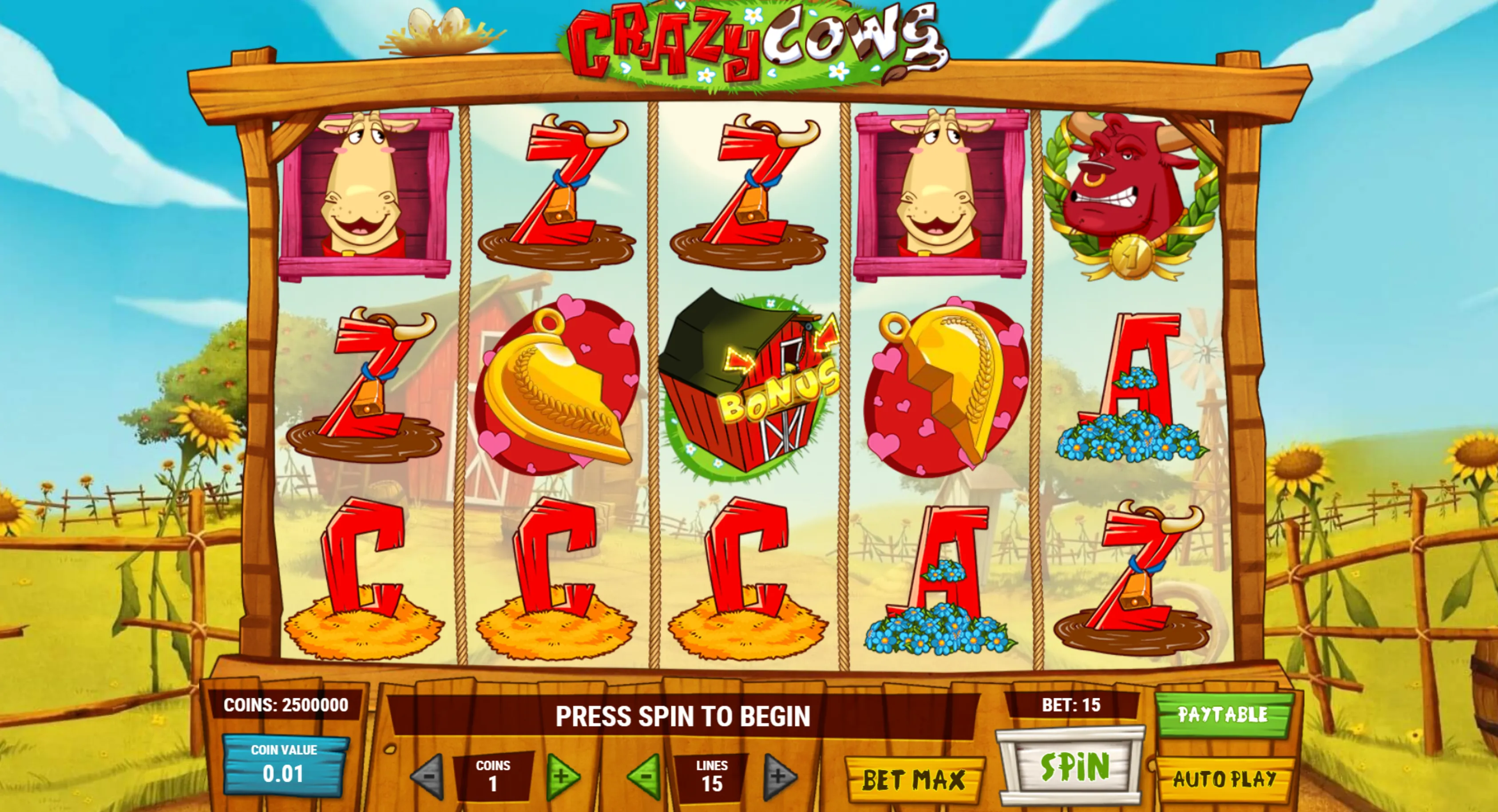Open the Paytable
1498x812 pixels.
(x=1223, y=714)
